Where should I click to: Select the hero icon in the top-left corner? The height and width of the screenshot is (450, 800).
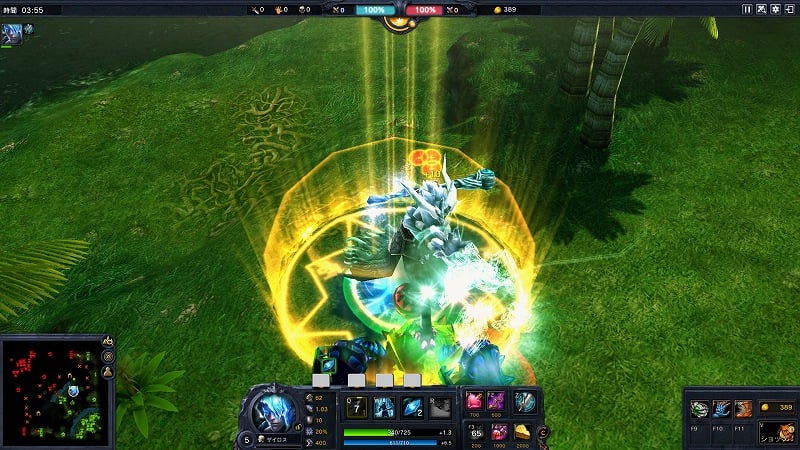point(10,32)
